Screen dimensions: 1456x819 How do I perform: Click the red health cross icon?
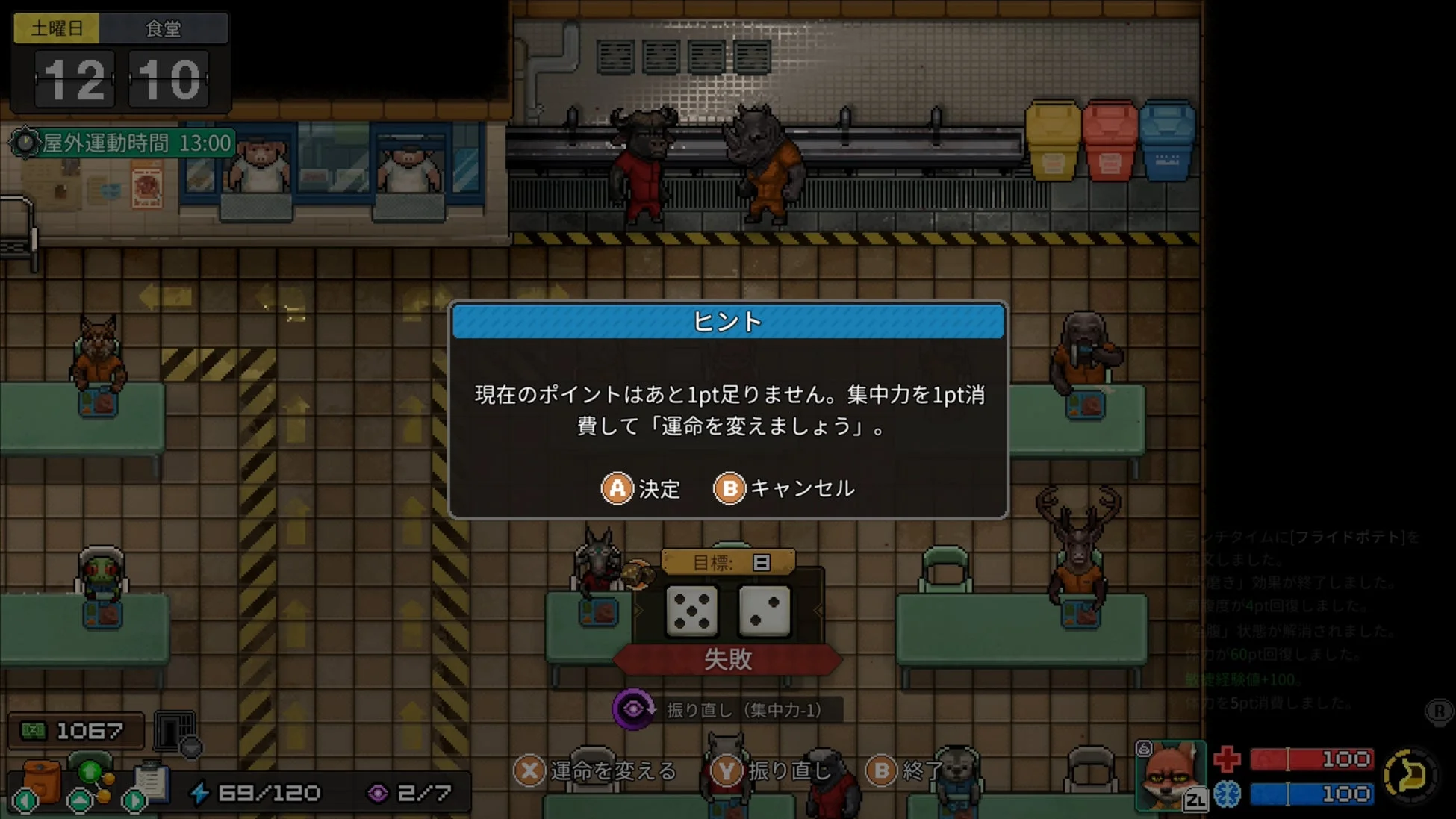[1227, 760]
